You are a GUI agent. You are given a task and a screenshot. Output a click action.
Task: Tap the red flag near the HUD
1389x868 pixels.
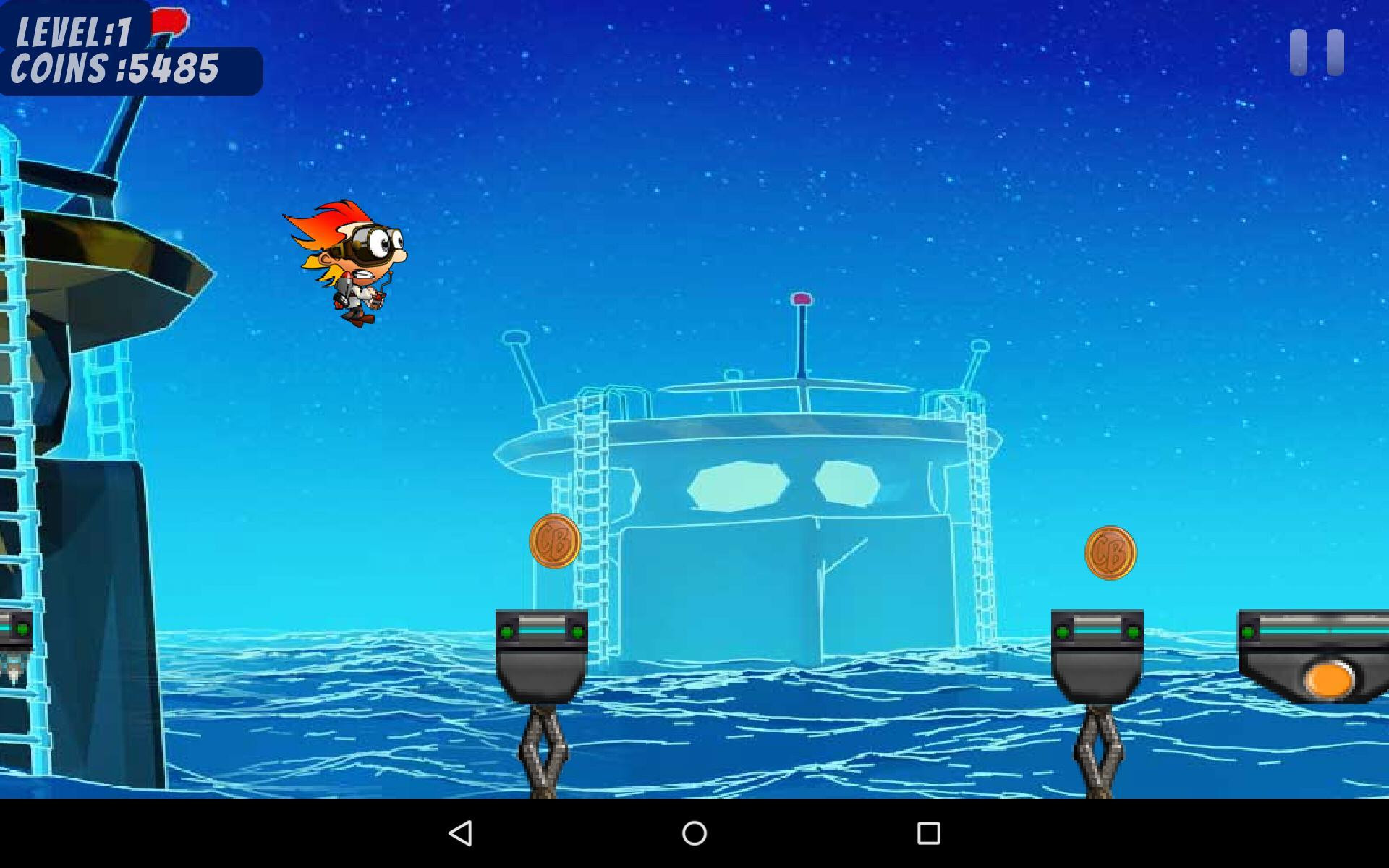coord(168,22)
